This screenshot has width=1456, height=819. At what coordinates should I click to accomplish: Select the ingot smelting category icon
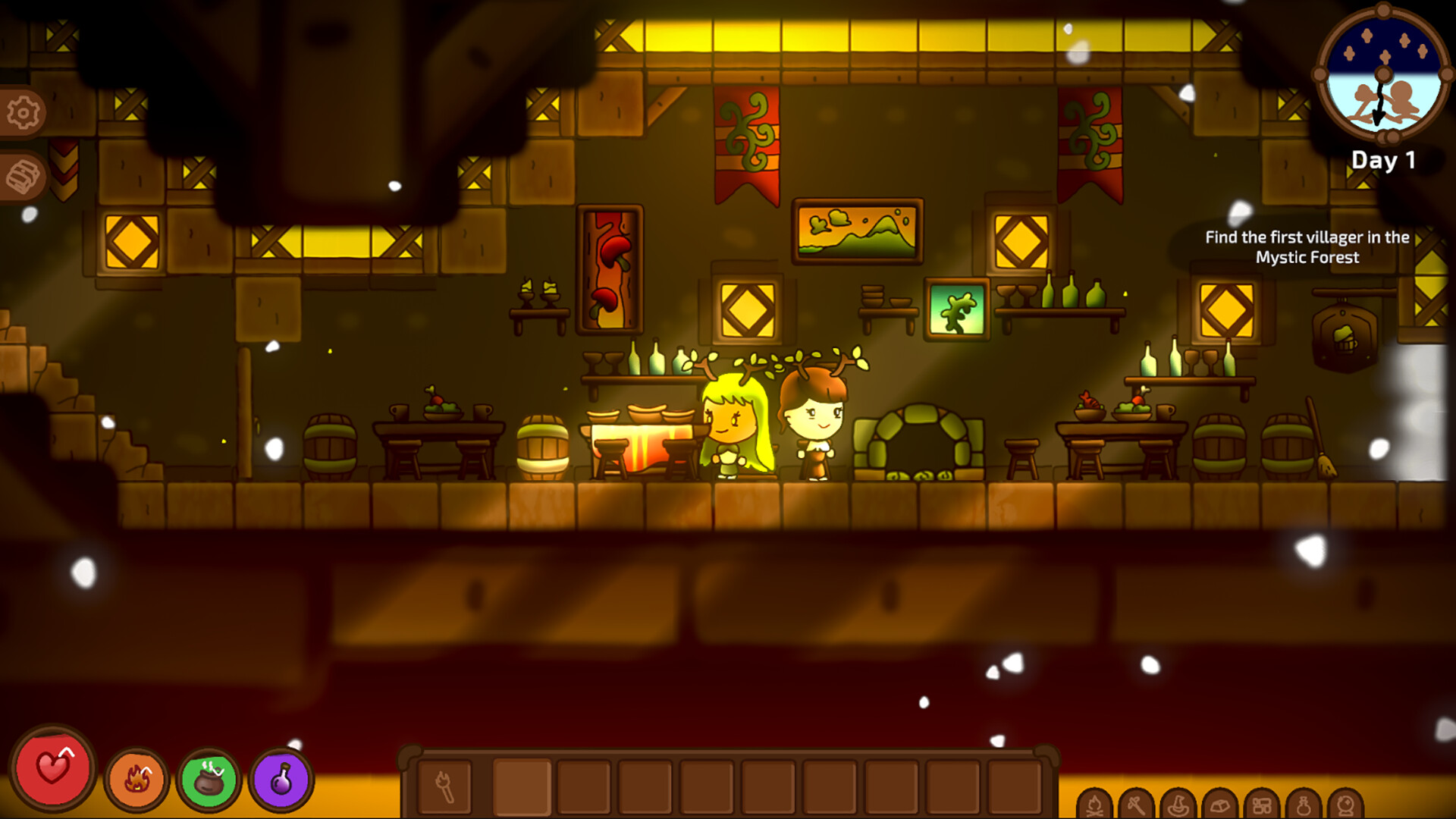click(x=1220, y=804)
